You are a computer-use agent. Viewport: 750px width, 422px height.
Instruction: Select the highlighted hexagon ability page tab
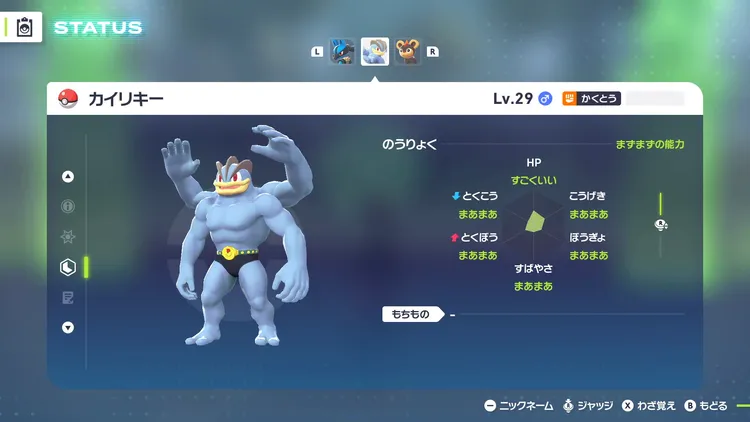[68, 267]
